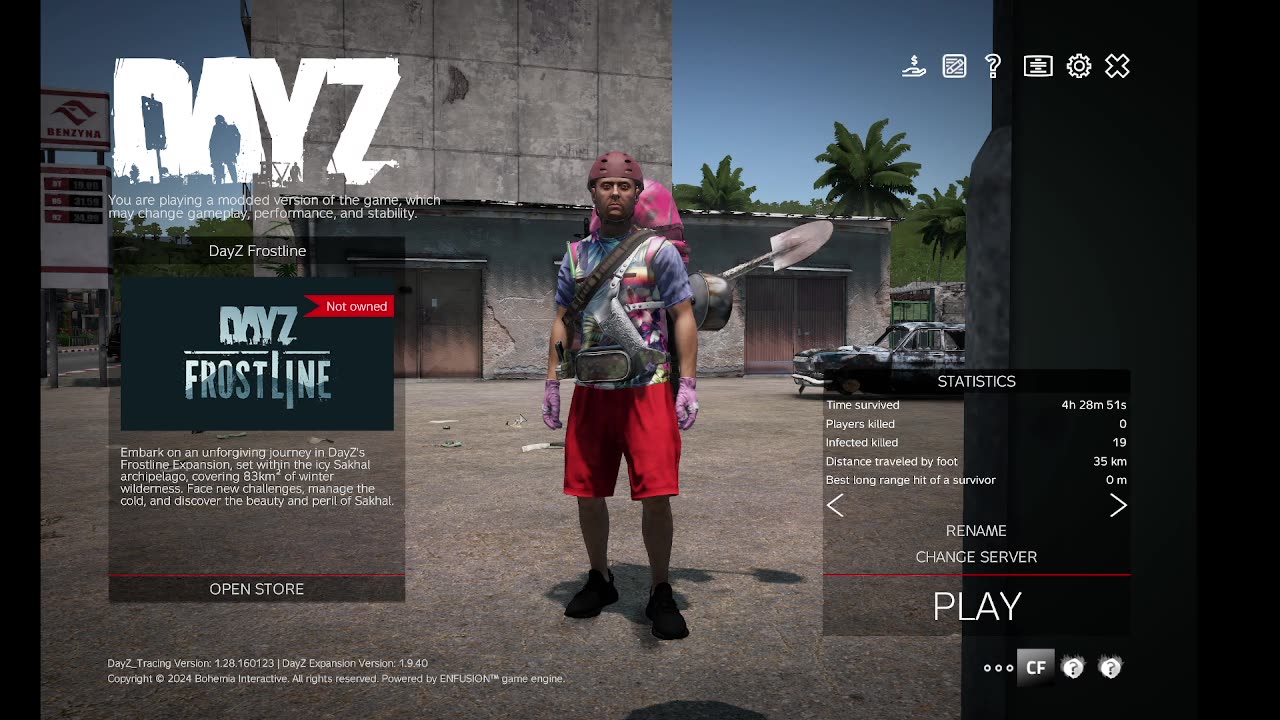
Task: Click the OPEN STORE button
Action: pos(257,589)
